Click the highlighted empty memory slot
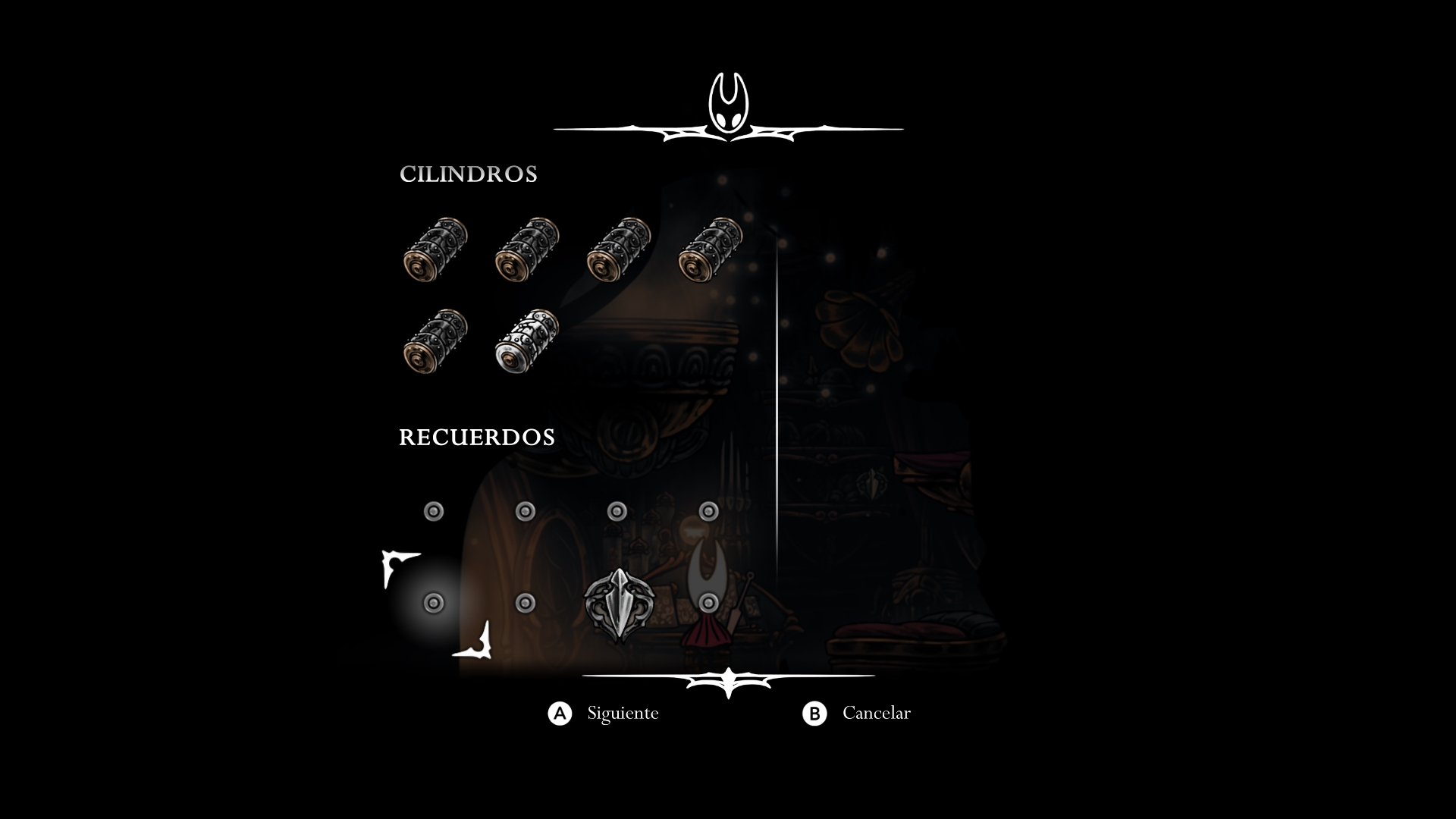The height and width of the screenshot is (819, 1456). point(434,604)
